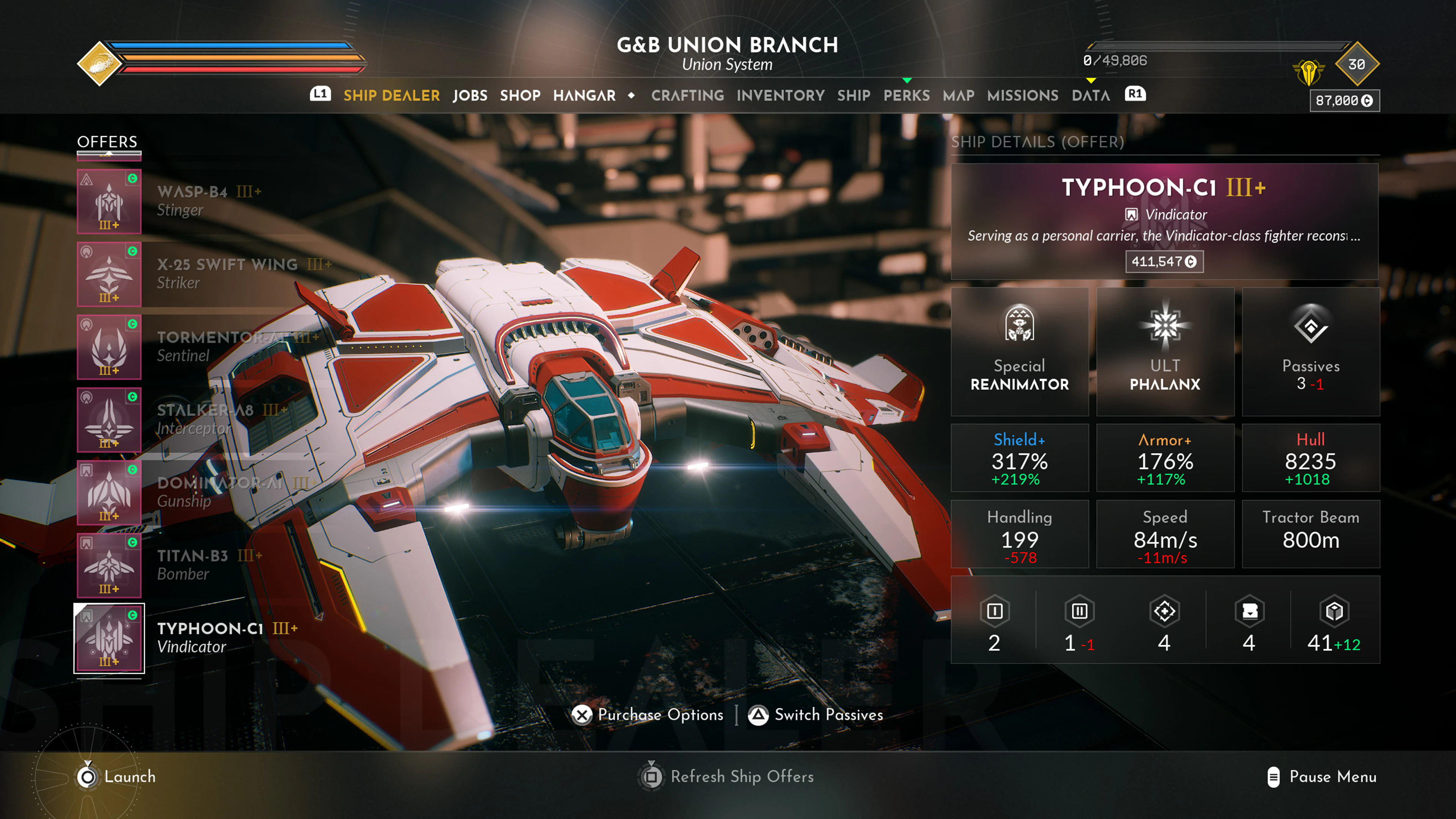Click the cargo slot icon showing 41
The width and height of the screenshot is (1456, 819).
(1332, 612)
